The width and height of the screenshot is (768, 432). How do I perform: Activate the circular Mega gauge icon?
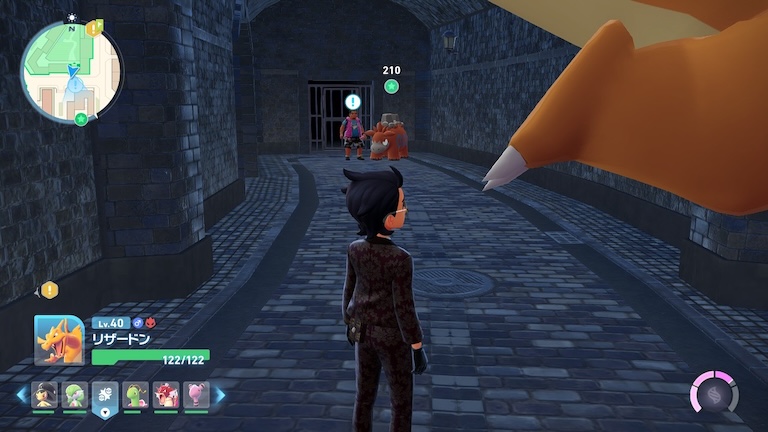click(x=714, y=392)
